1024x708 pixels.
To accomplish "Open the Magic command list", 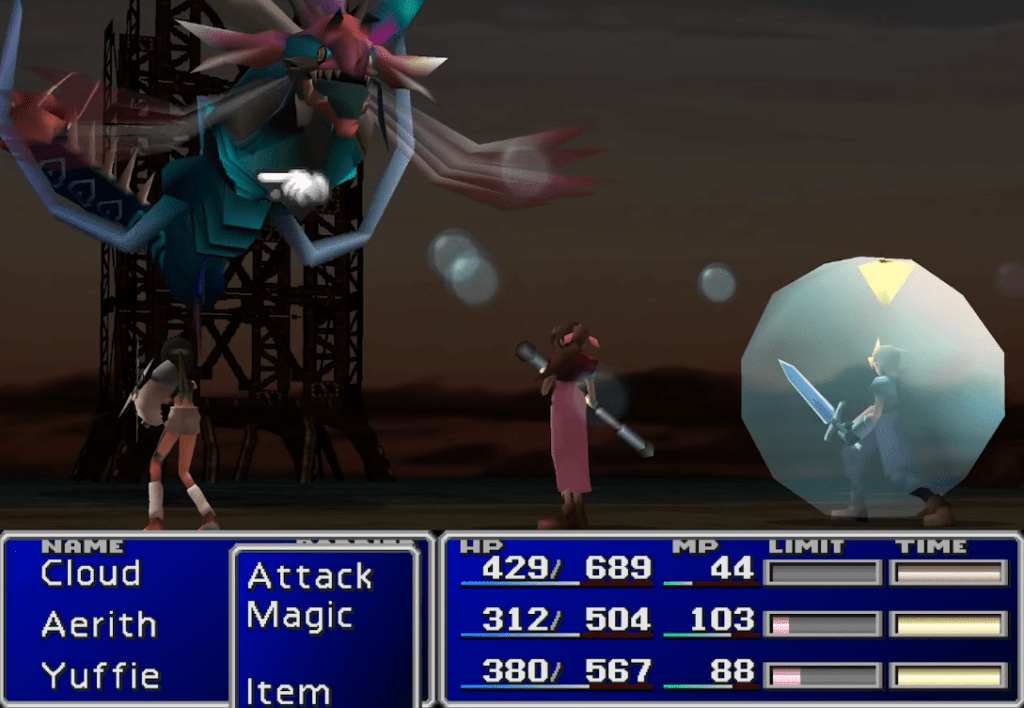I will pyautogui.click(x=300, y=616).
